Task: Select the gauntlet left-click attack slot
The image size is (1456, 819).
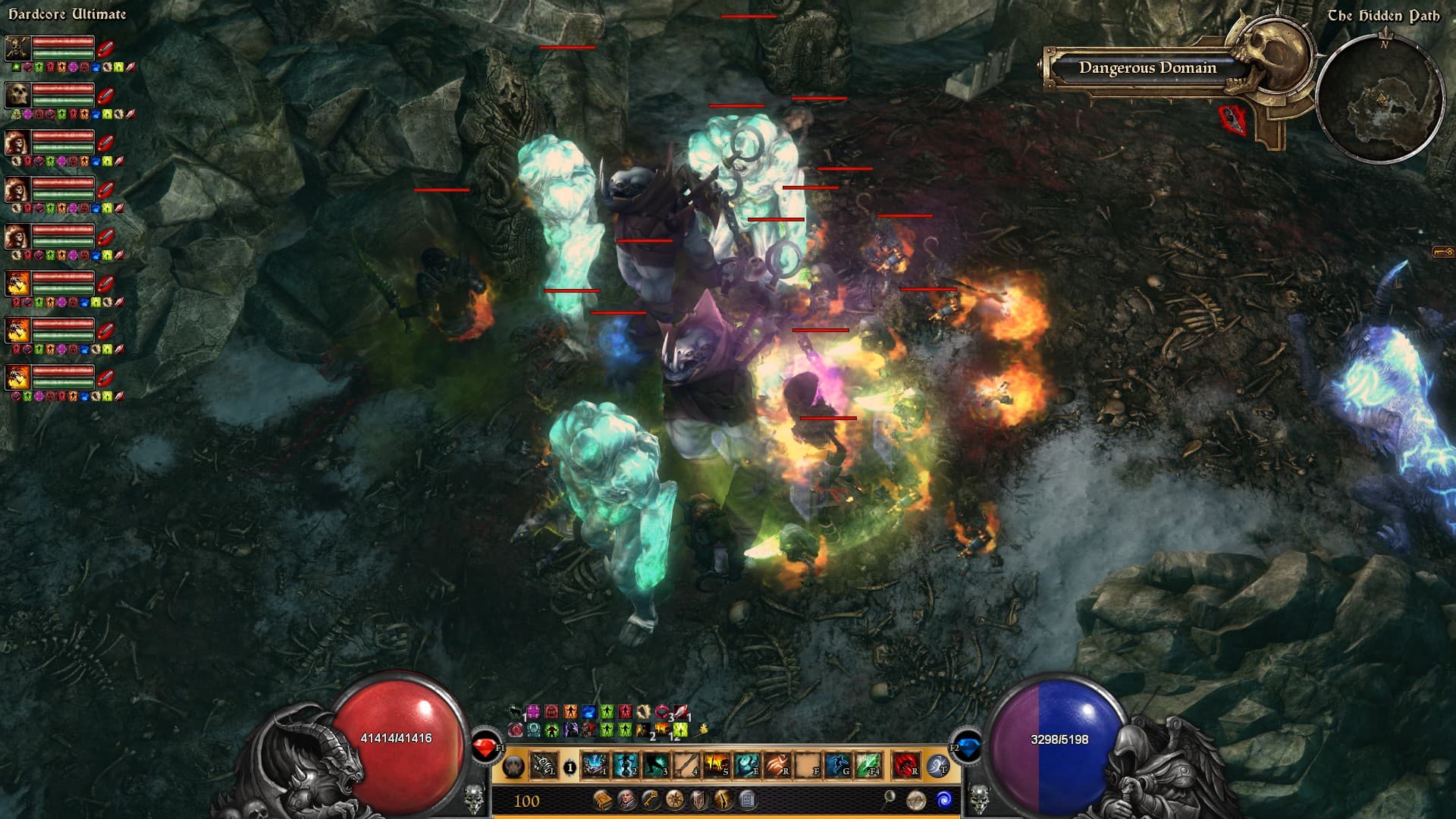Action: 543,766
